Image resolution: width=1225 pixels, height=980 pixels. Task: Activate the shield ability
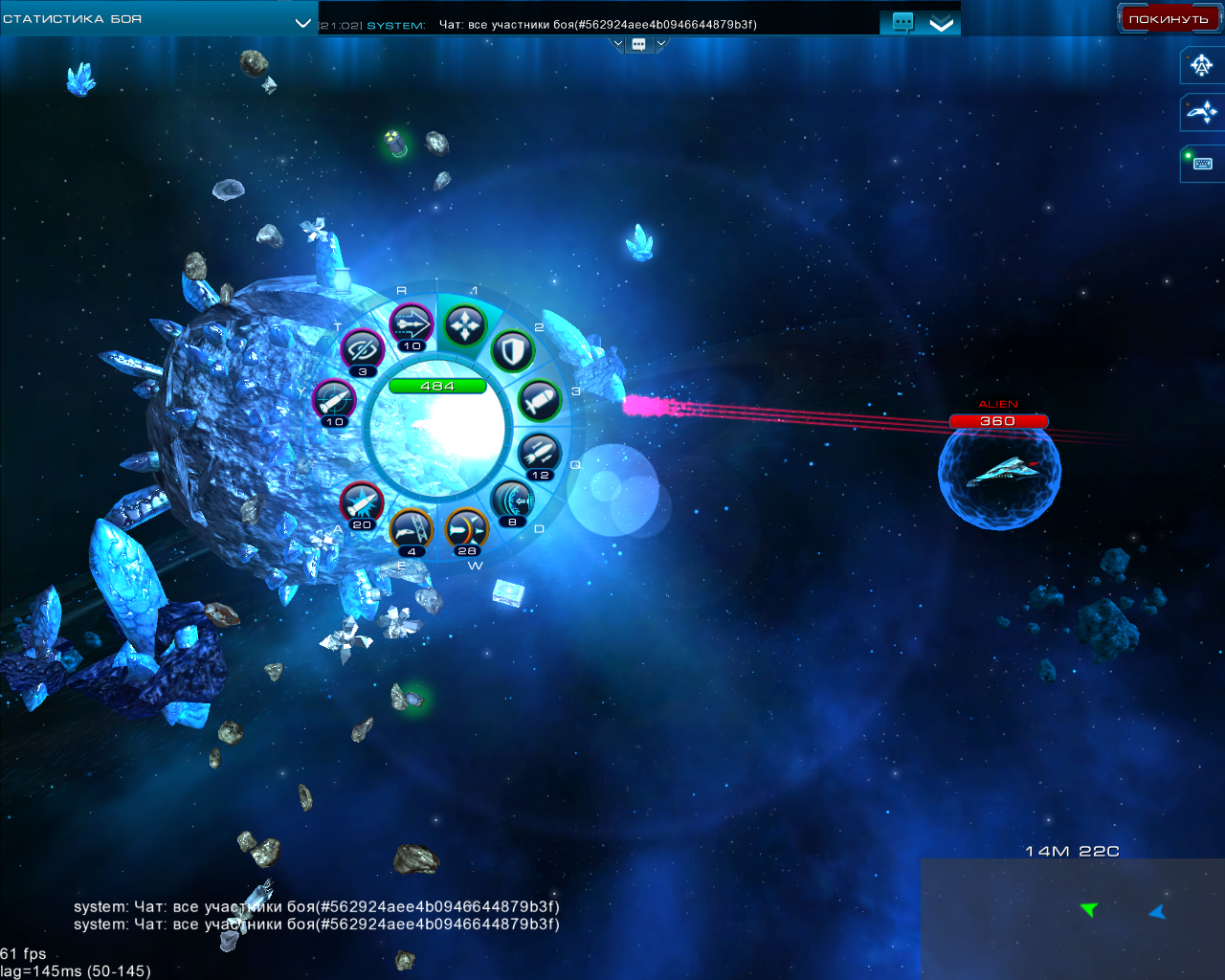point(513,351)
